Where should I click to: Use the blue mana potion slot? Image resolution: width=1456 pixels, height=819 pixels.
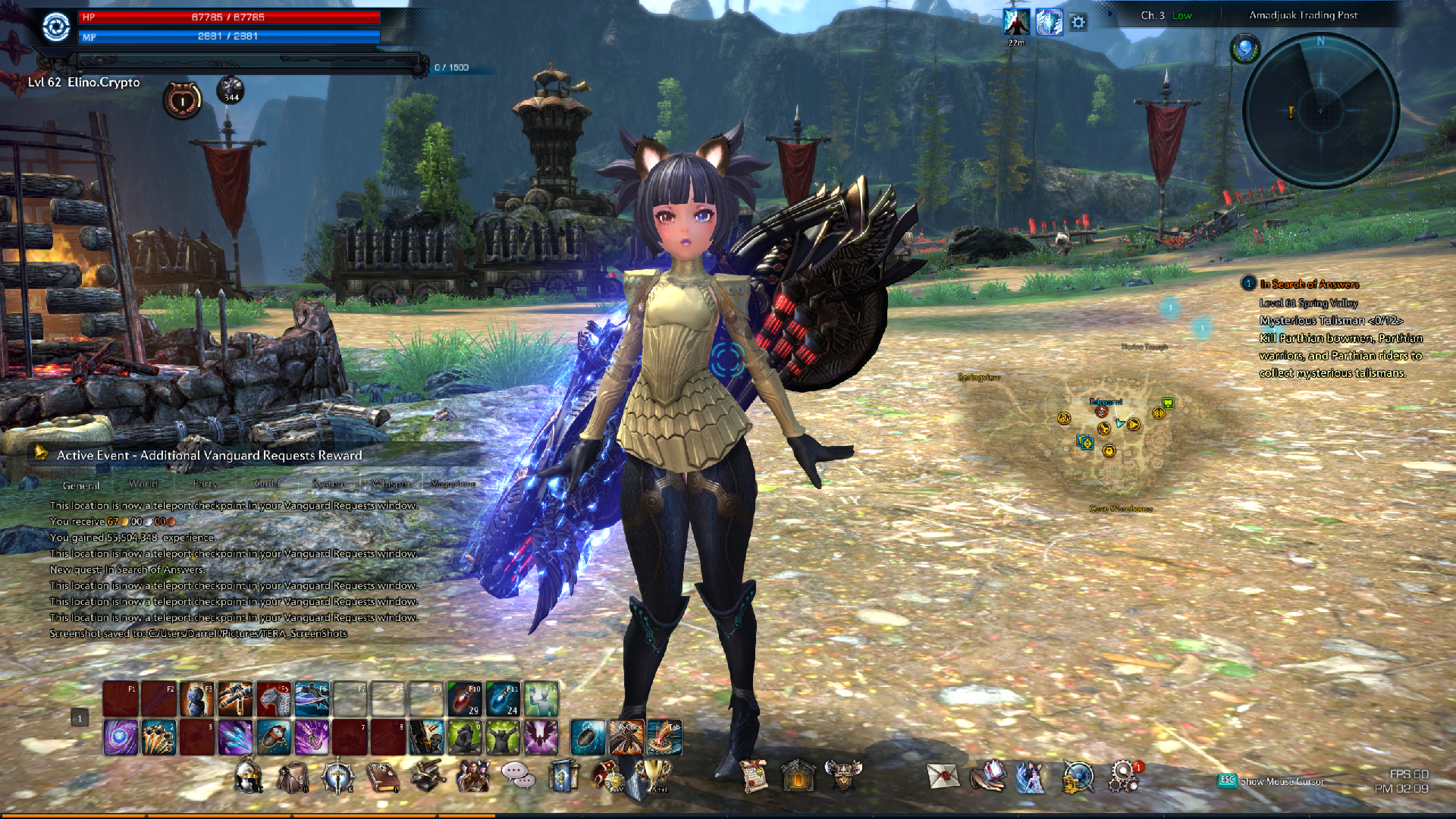pyautogui.click(x=503, y=698)
